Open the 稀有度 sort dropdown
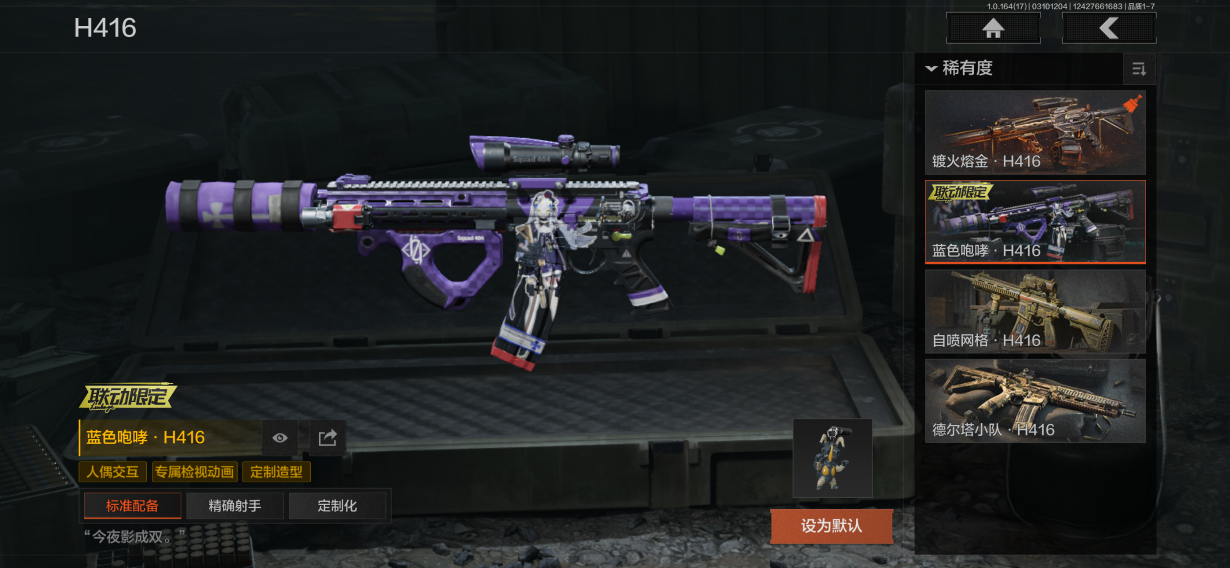 pyautogui.click(x=960, y=68)
